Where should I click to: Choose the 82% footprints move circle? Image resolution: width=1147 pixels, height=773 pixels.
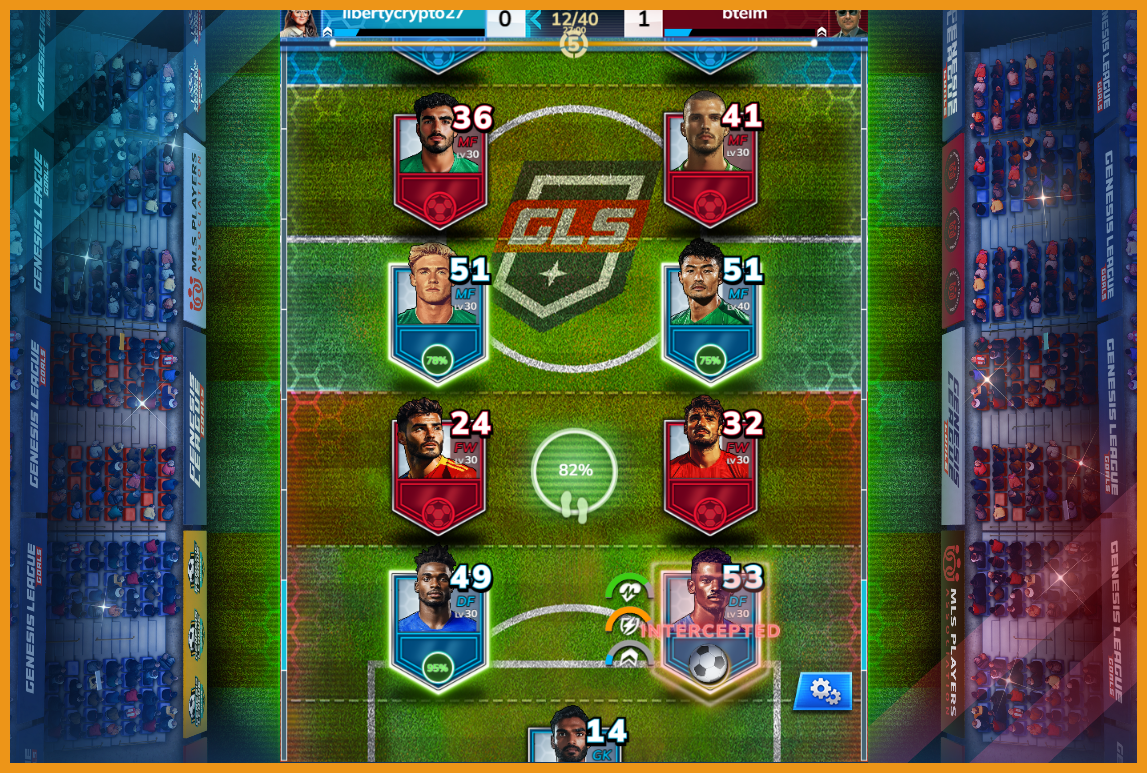click(575, 472)
